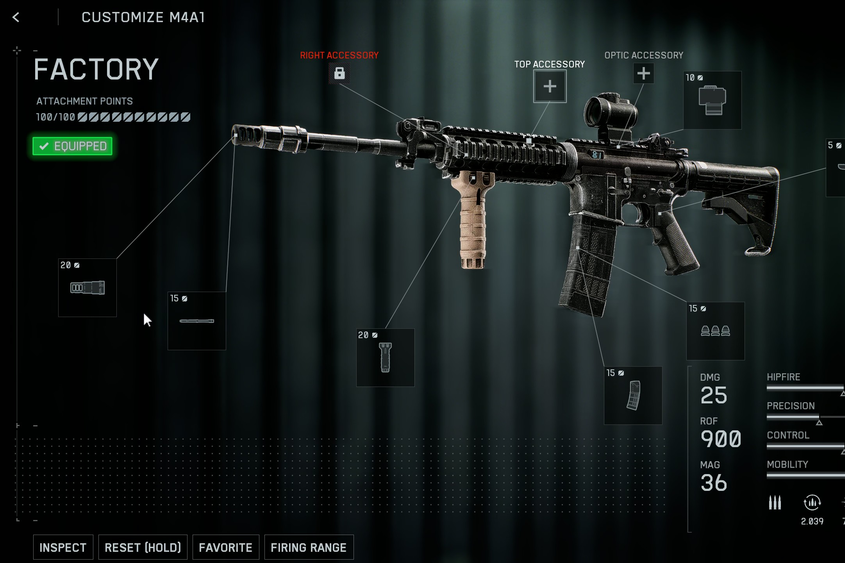Click the Reset (Hold) button
The width and height of the screenshot is (845, 563).
tap(142, 547)
